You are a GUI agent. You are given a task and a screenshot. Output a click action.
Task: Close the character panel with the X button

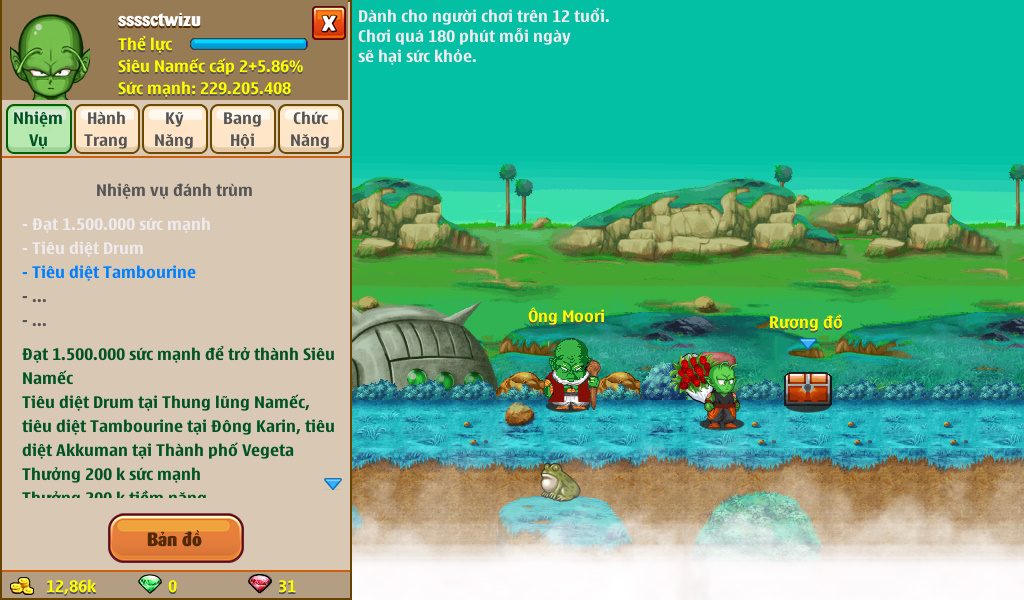328,22
